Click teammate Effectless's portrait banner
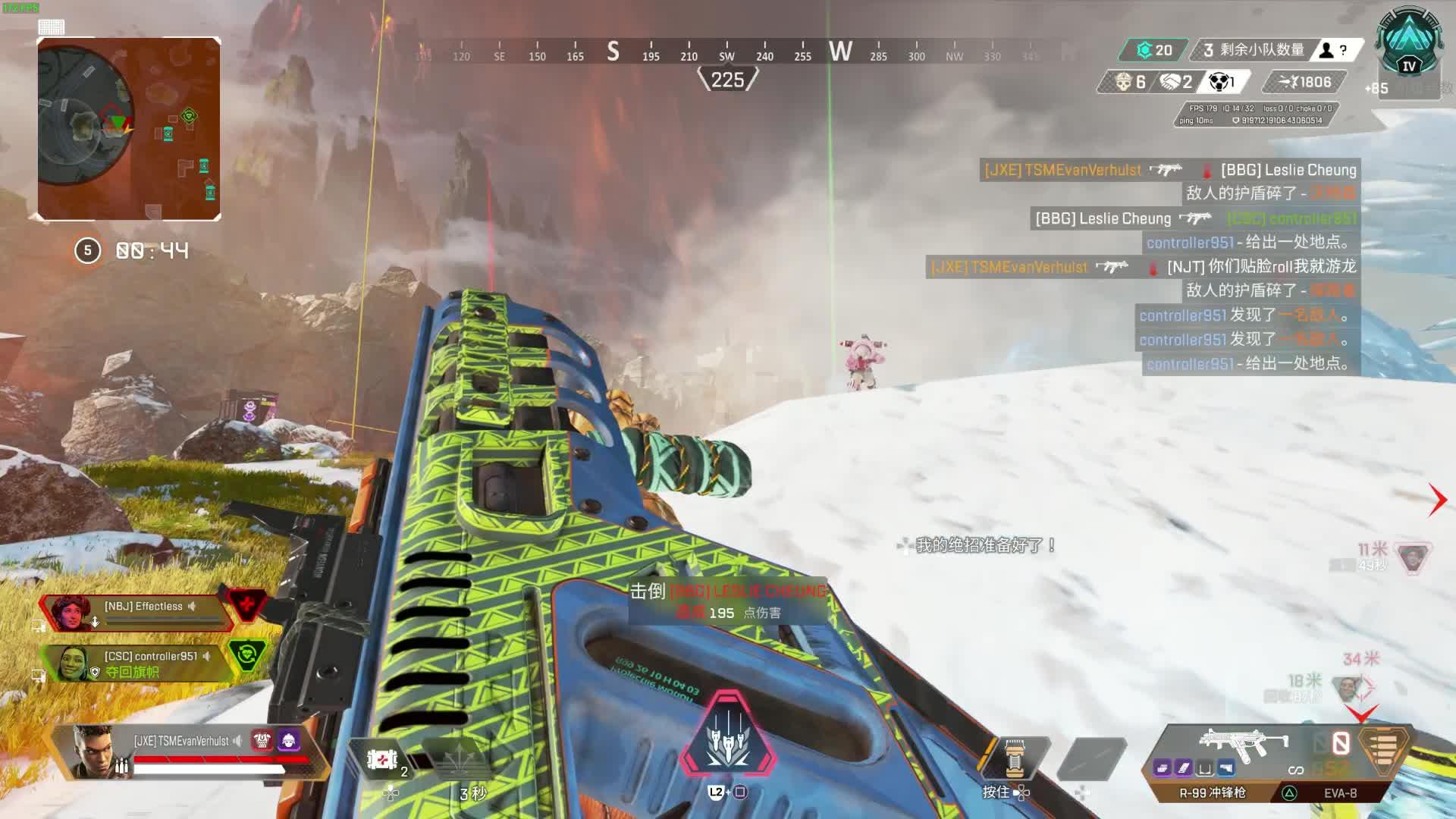 click(x=72, y=612)
